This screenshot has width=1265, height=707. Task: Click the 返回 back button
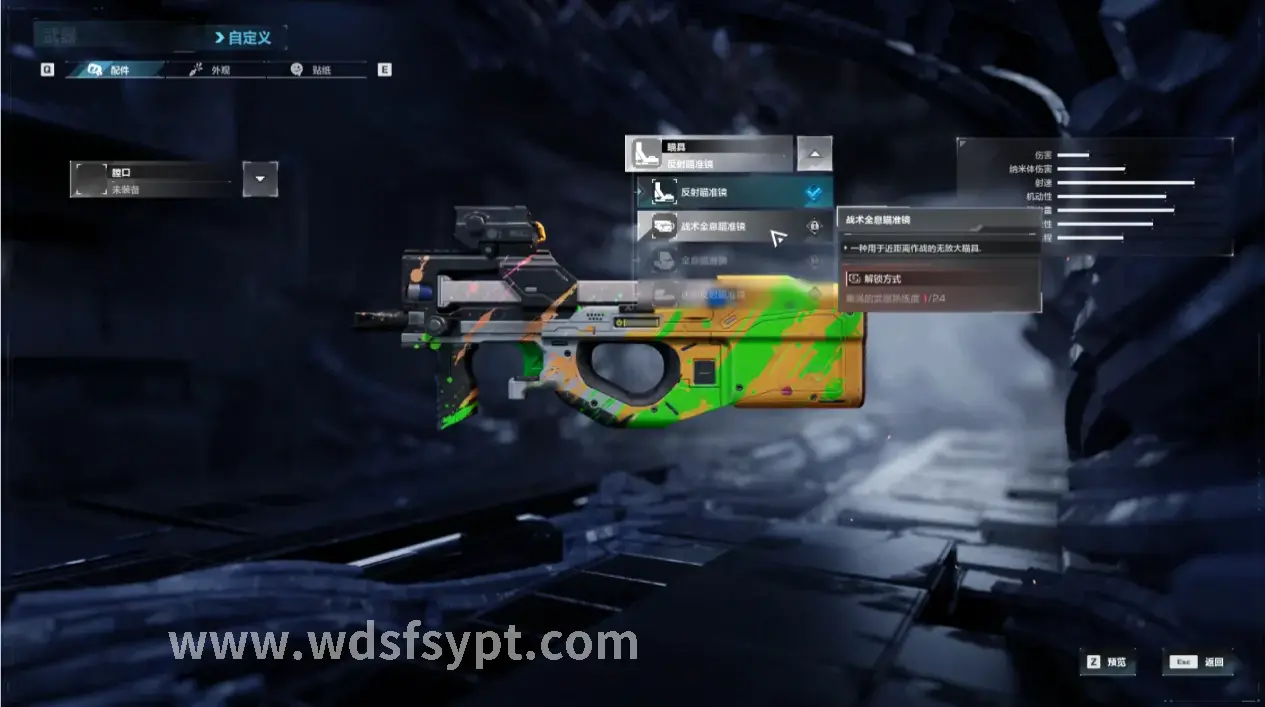pyautogui.click(x=1197, y=662)
